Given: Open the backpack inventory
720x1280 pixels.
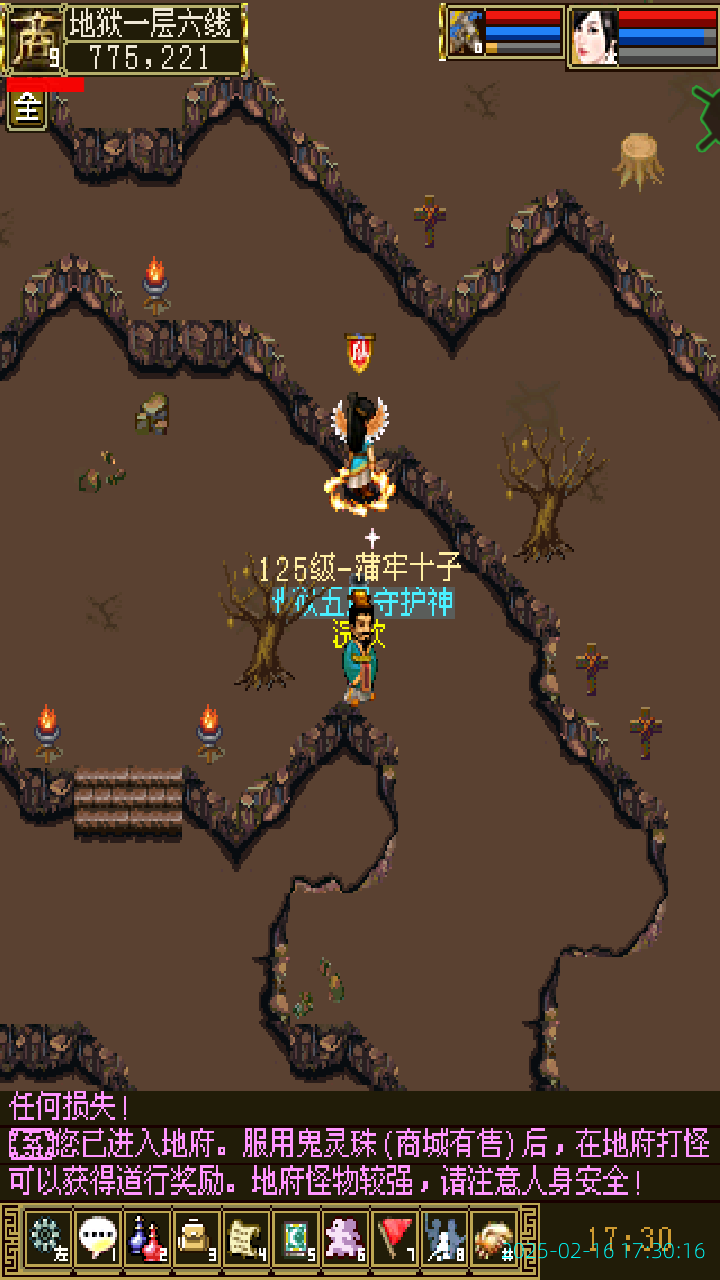Looking at the screenshot, I should click(196, 1239).
